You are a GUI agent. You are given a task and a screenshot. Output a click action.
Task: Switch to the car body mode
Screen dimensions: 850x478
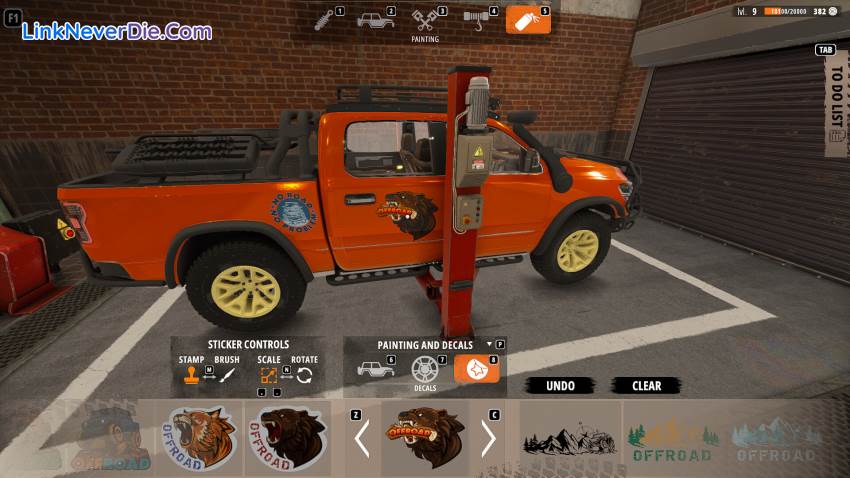click(376, 20)
